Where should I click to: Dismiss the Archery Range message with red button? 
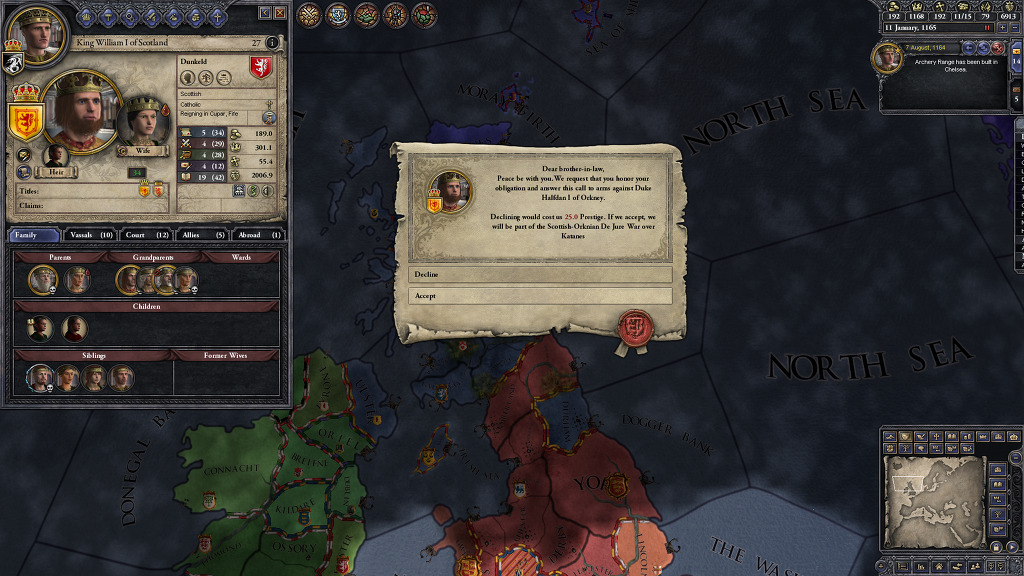[x=997, y=47]
